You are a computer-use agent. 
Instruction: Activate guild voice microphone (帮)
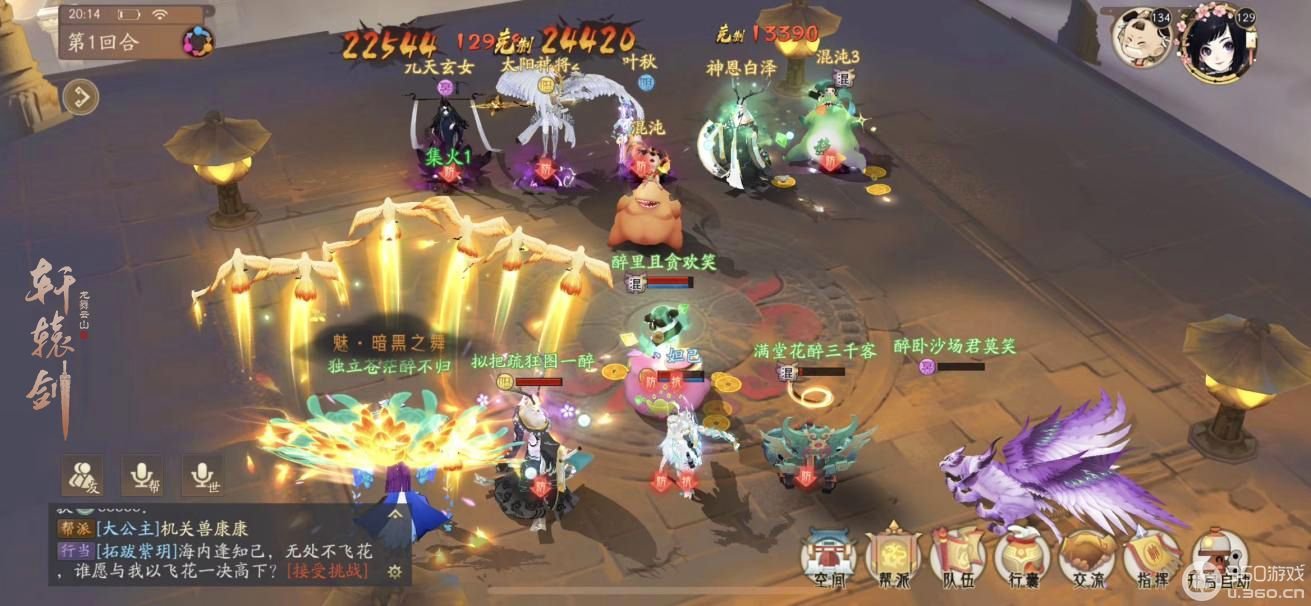coord(142,477)
